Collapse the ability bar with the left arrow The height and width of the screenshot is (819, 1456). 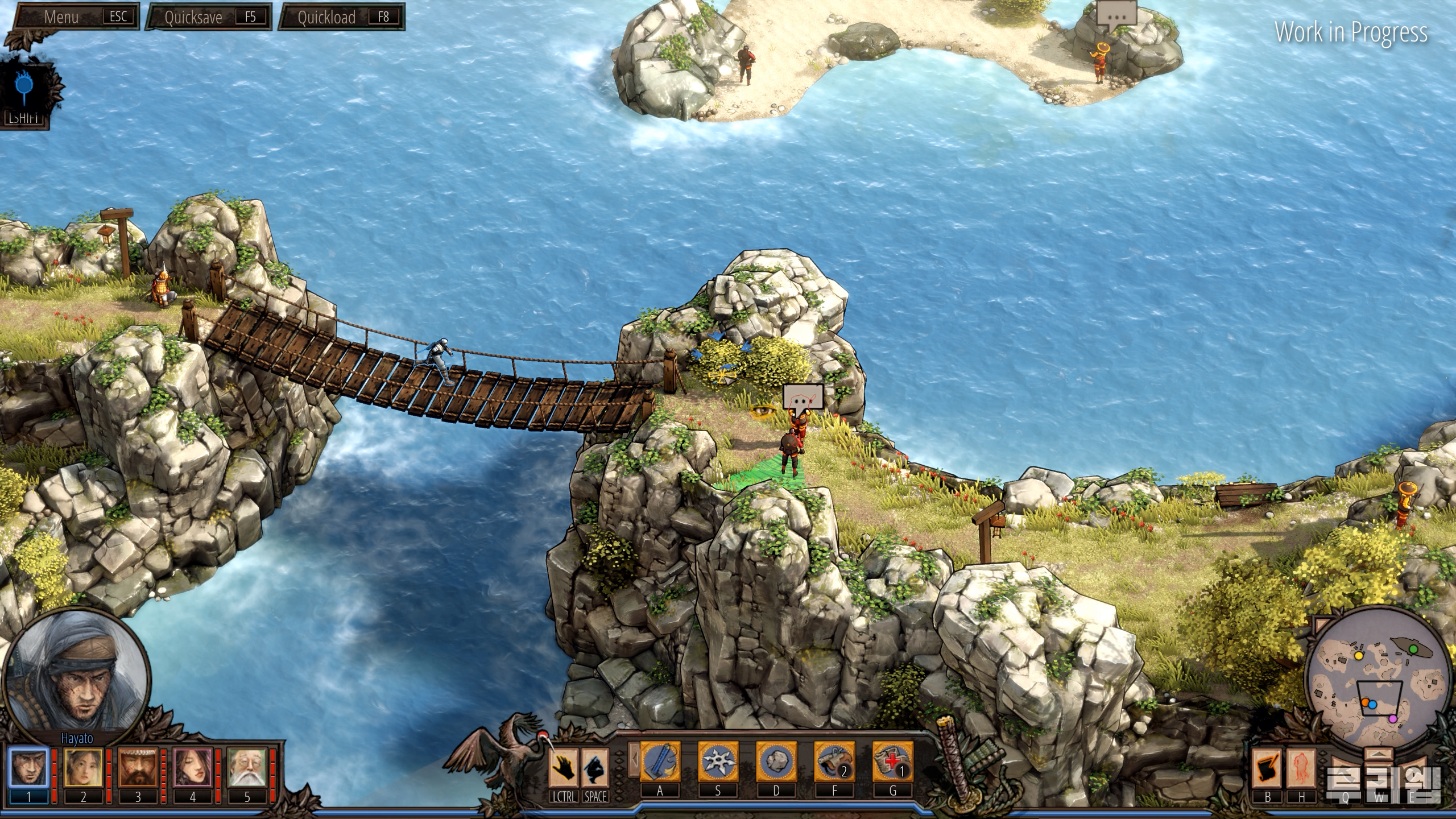[634, 760]
